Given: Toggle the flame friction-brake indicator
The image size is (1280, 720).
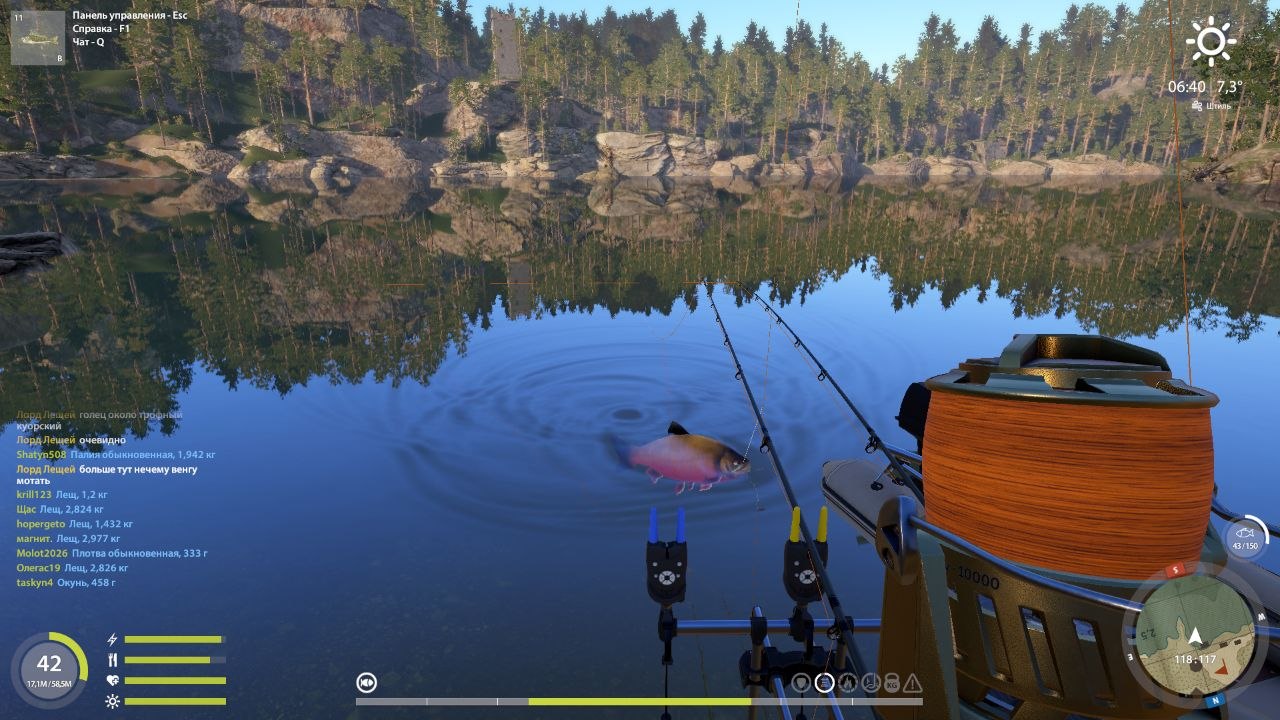Looking at the screenshot, I should pos(849,683).
